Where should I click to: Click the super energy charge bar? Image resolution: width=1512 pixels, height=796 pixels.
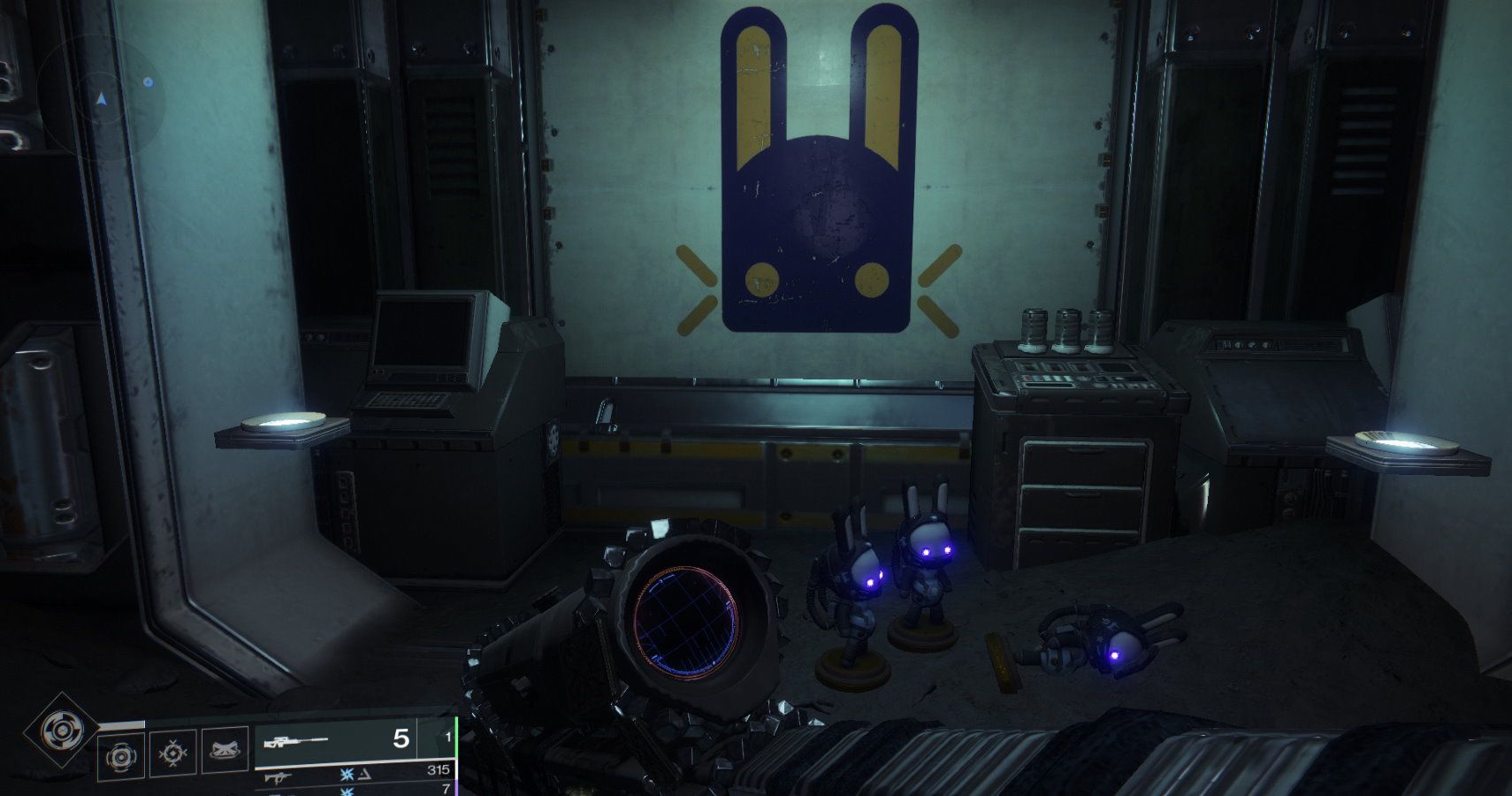point(119,722)
